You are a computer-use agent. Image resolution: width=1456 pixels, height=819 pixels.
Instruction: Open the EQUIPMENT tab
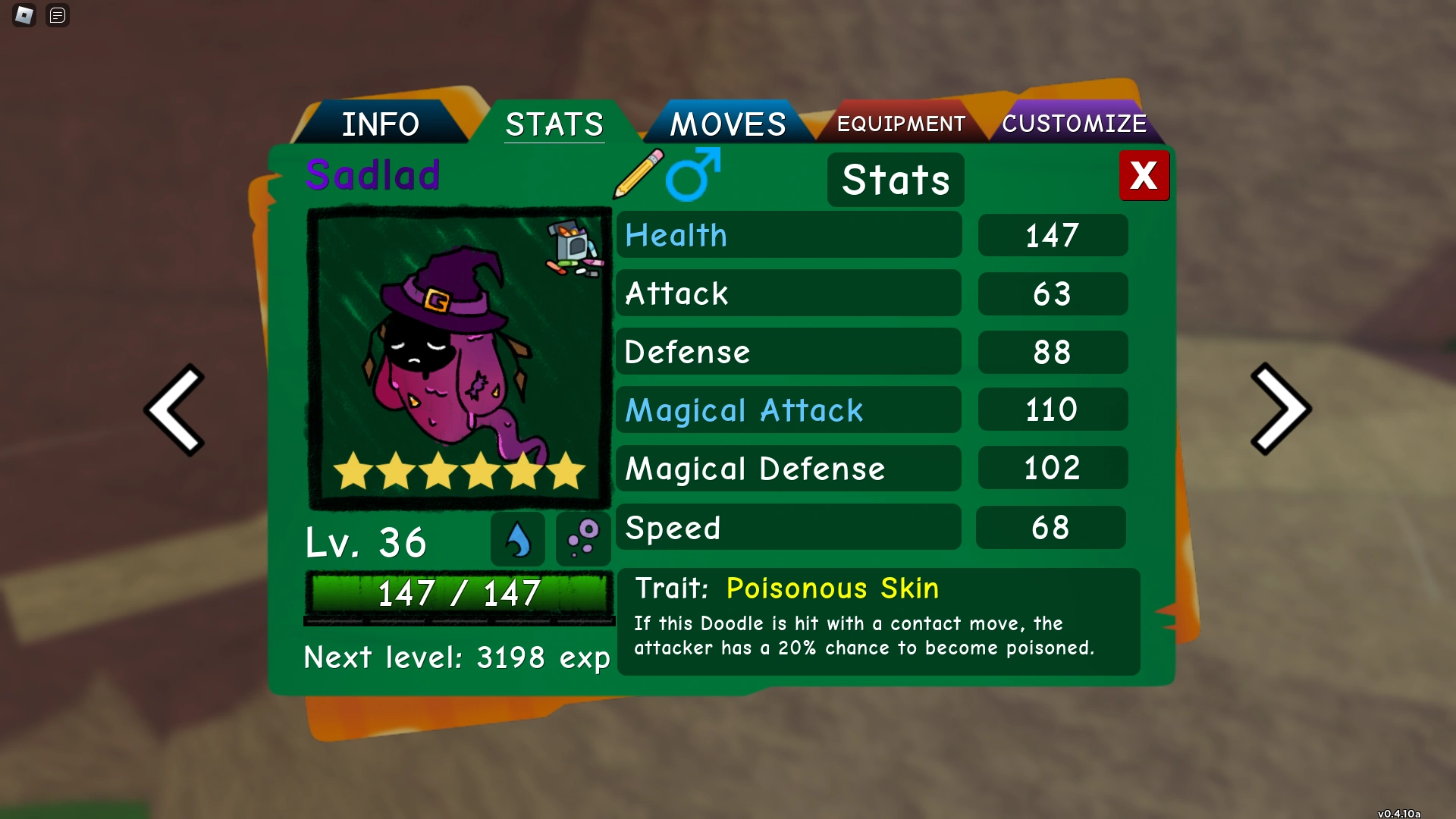pos(900,123)
